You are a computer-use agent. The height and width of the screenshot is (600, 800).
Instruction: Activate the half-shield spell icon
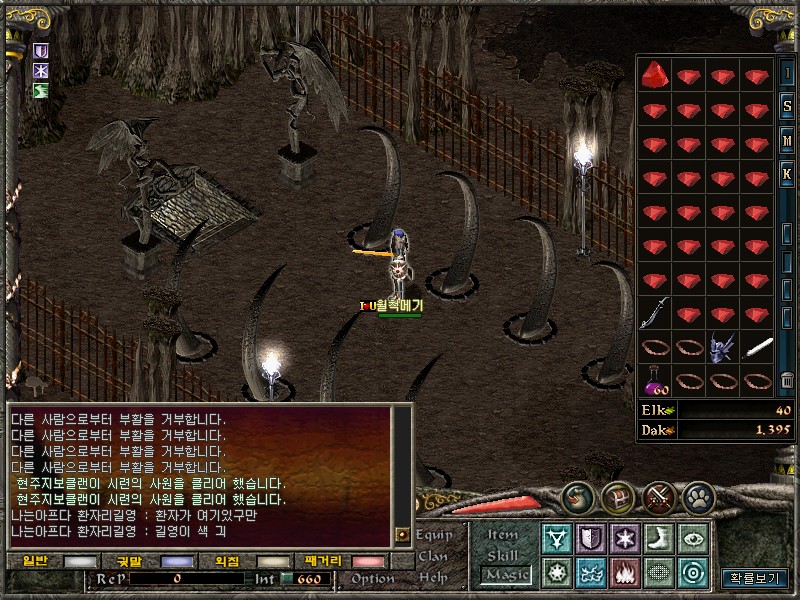(x=591, y=538)
